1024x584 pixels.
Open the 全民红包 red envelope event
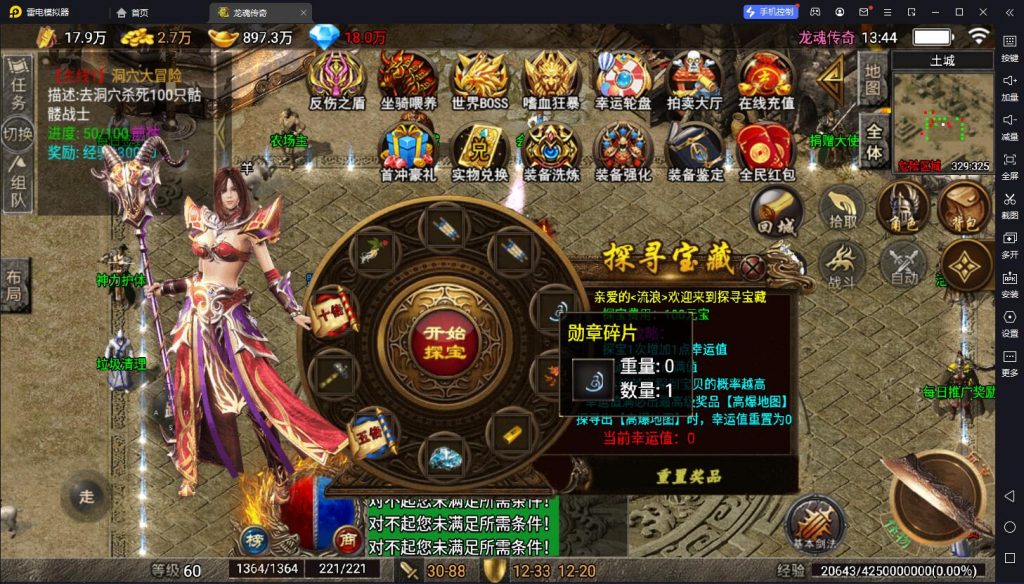point(766,150)
